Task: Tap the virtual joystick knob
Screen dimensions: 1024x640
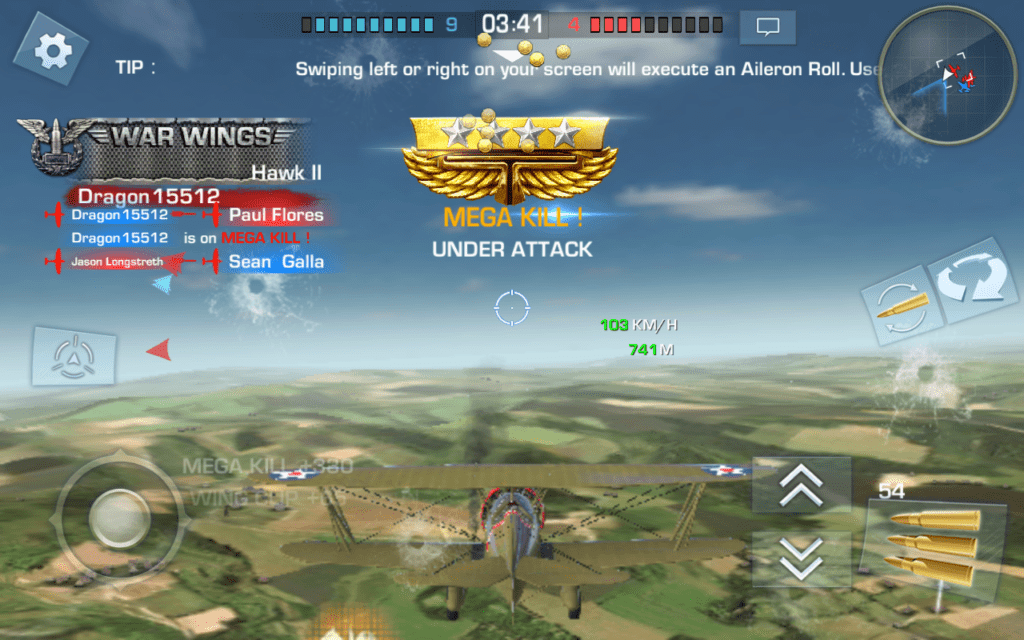Action: (x=120, y=518)
